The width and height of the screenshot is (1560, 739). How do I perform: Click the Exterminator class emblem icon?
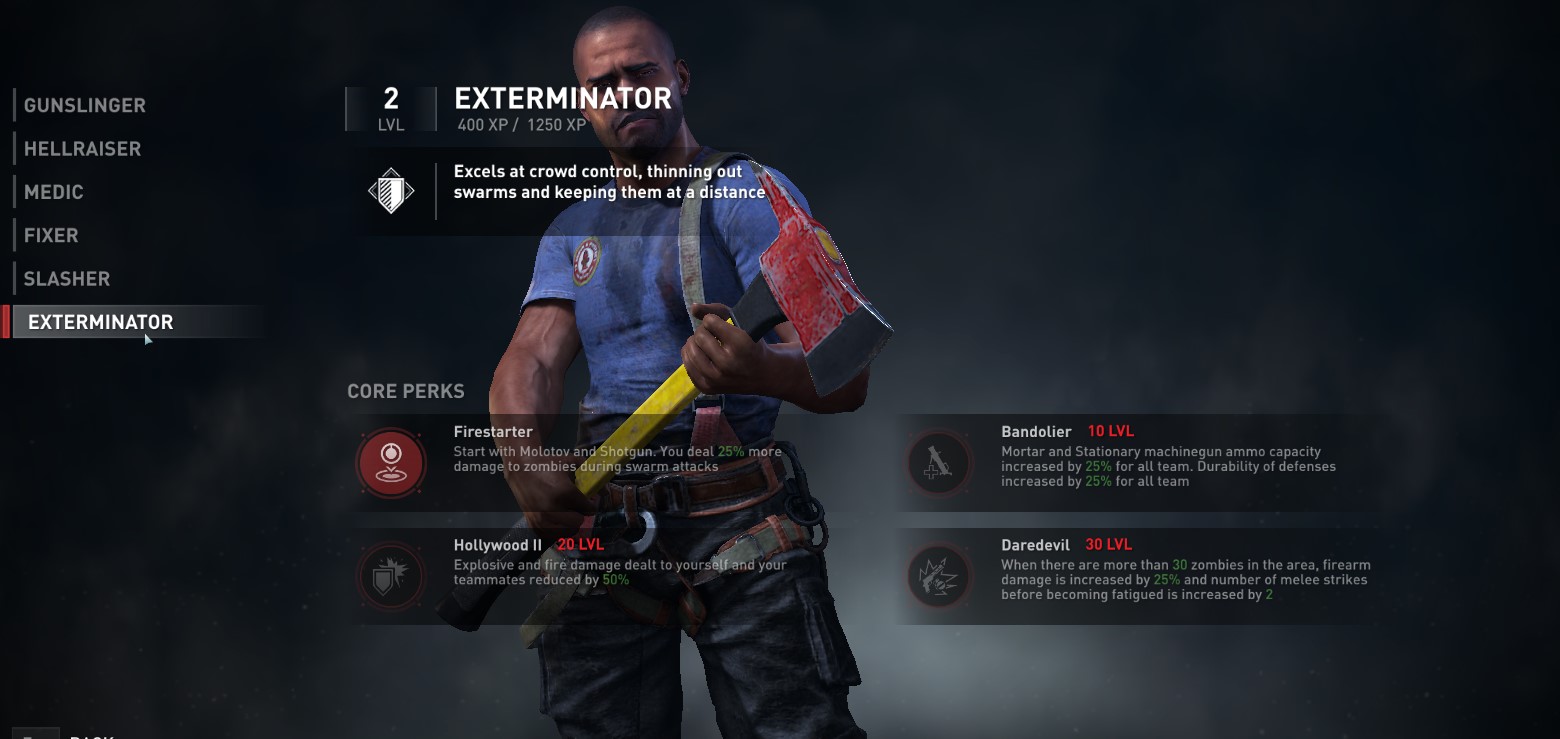pyautogui.click(x=391, y=190)
